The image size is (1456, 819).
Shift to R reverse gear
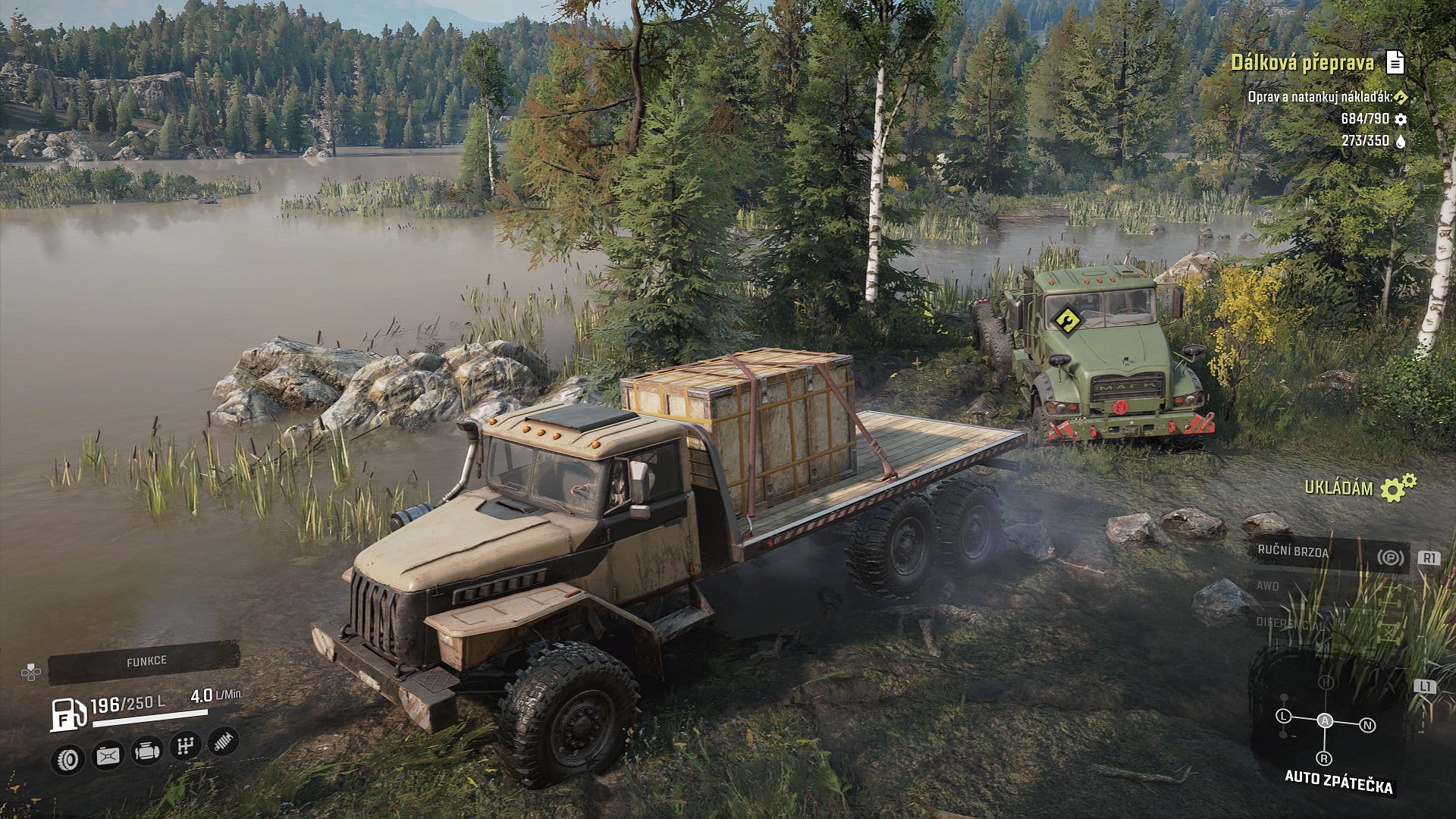tap(1324, 758)
